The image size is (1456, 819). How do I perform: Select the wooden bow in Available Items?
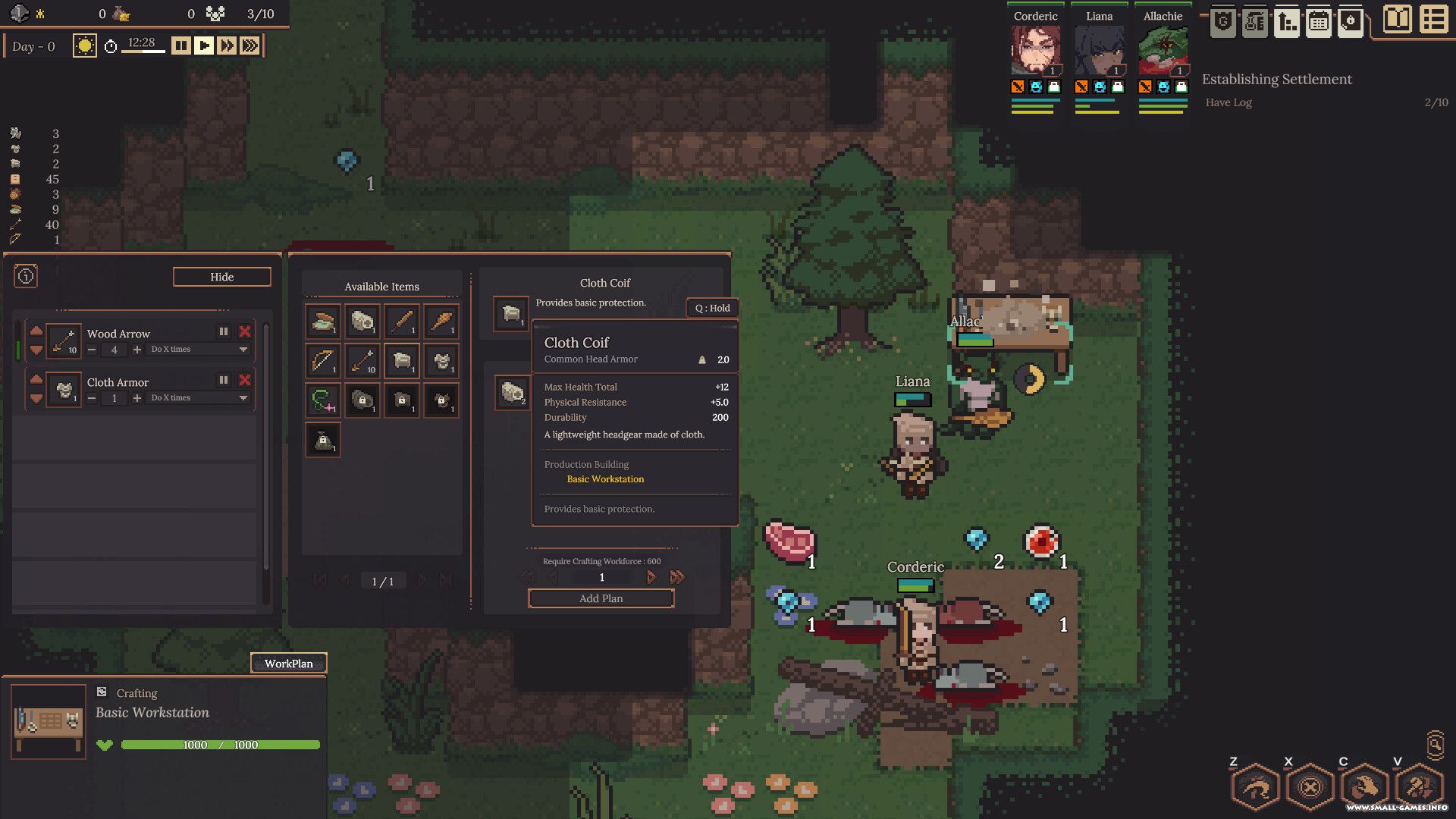323,360
